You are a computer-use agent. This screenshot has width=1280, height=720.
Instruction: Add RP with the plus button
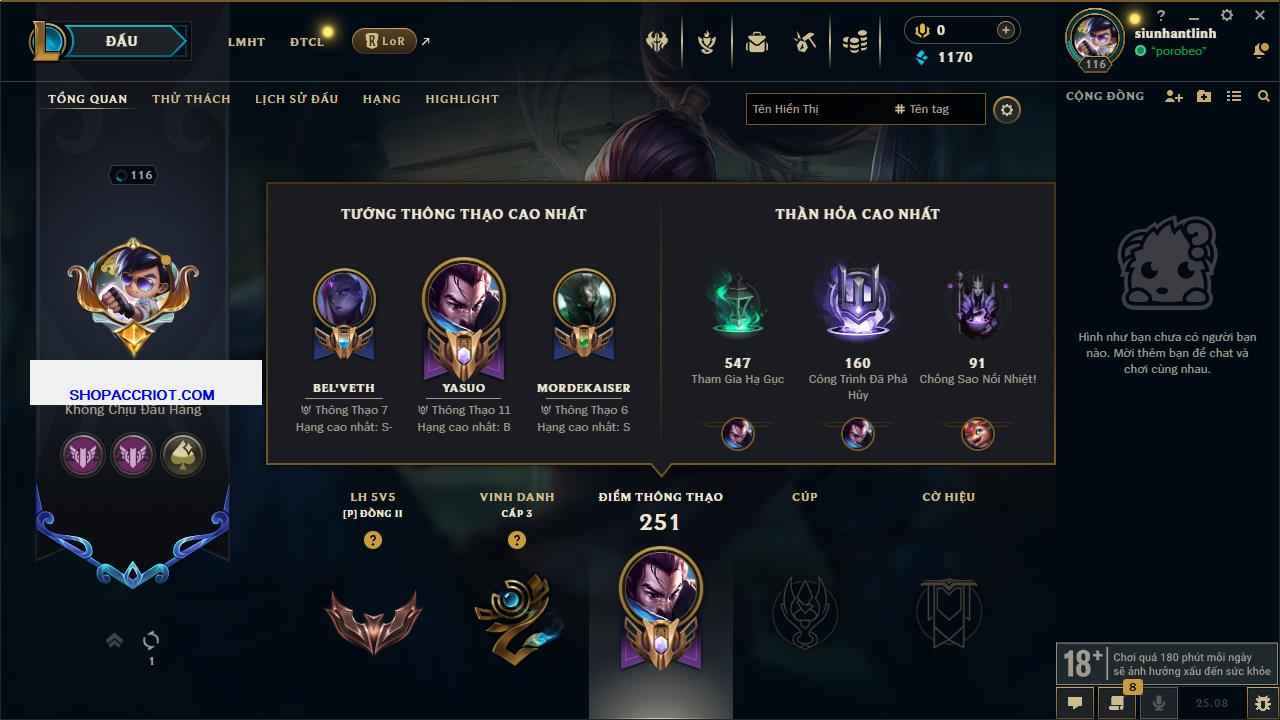coord(1006,30)
